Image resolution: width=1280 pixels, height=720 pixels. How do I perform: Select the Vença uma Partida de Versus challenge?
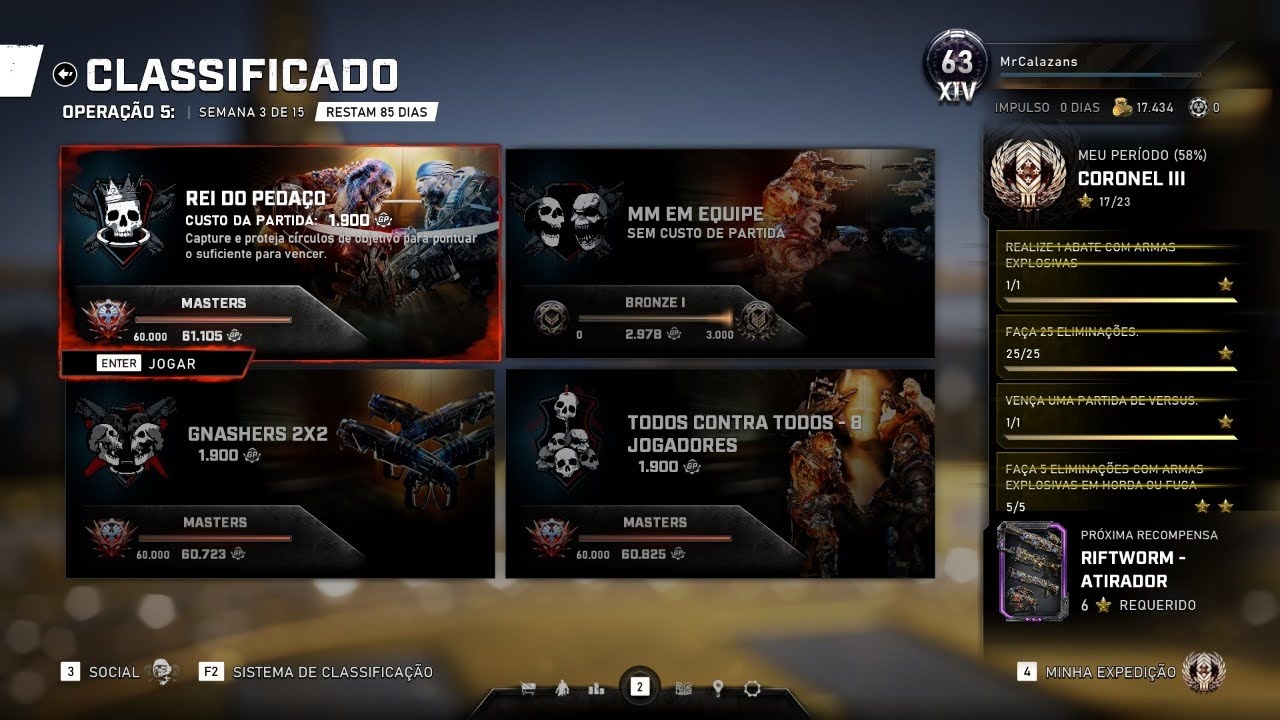pyautogui.click(x=1118, y=411)
